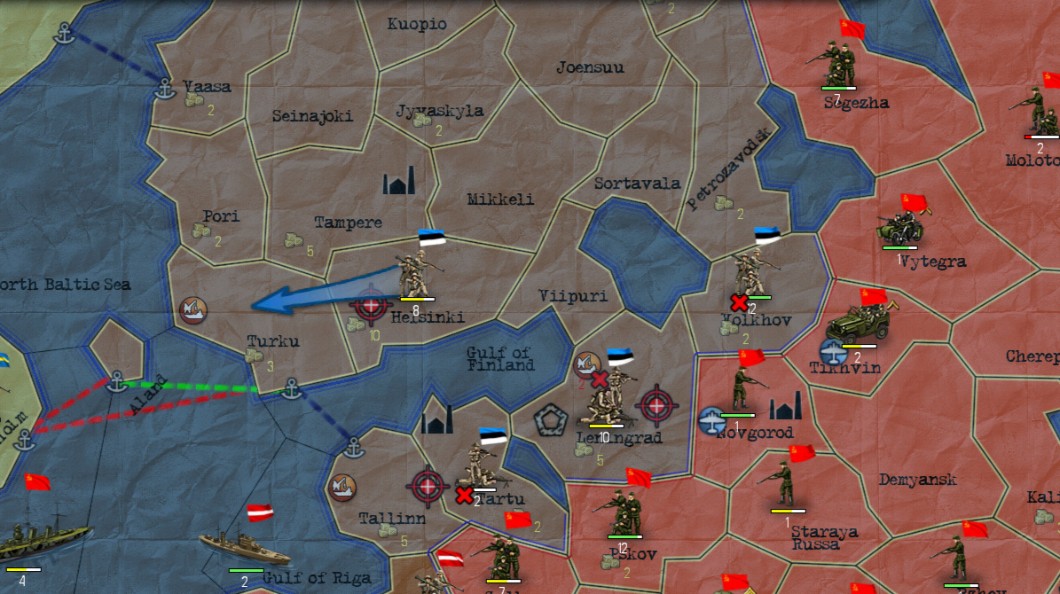The height and width of the screenshot is (594, 1060).
Task: Select the Soviet infantry unit at Segezha
Action: pos(829,67)
